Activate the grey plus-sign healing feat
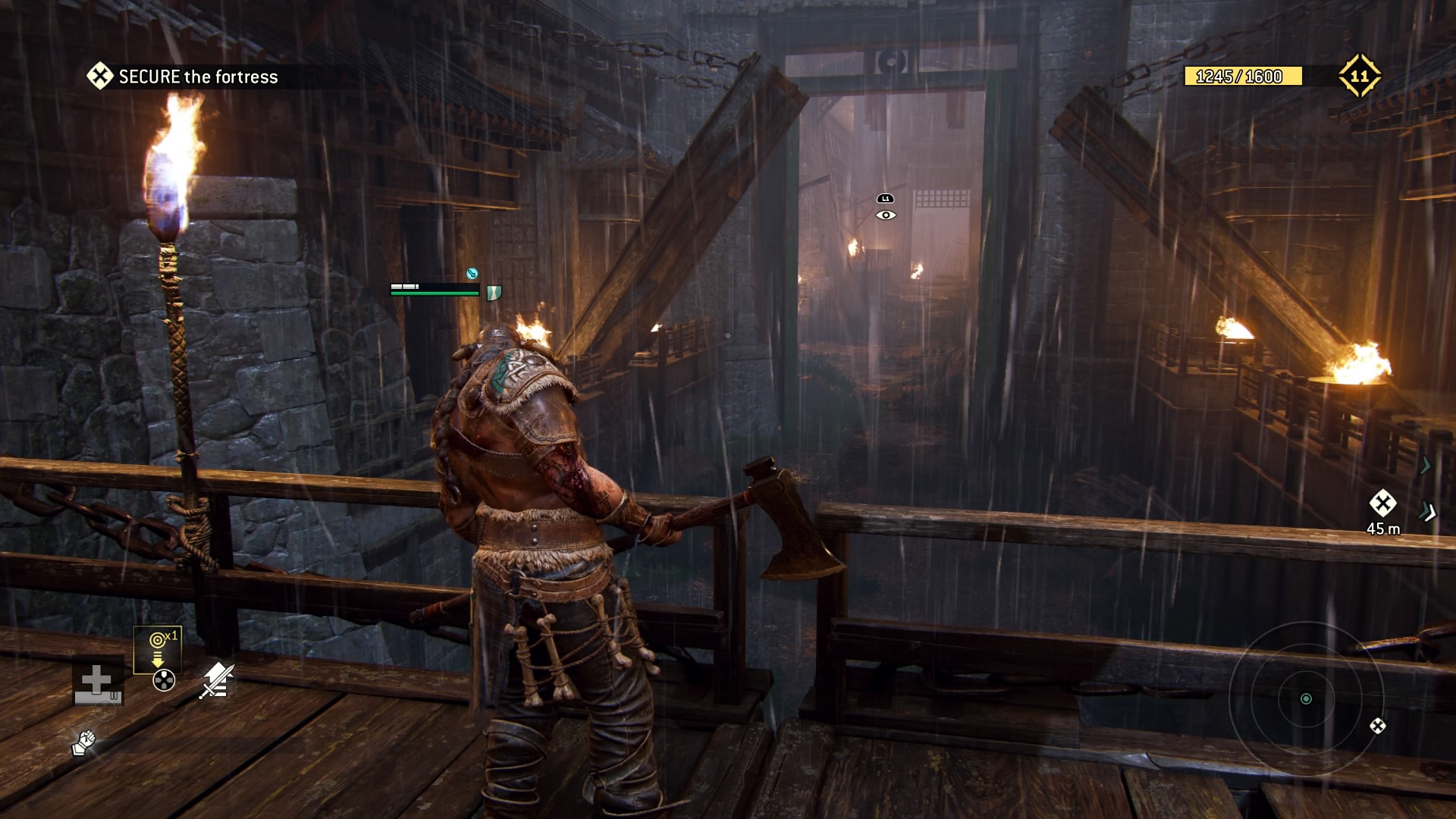The image size is (1456, 819). coord(97,680)
